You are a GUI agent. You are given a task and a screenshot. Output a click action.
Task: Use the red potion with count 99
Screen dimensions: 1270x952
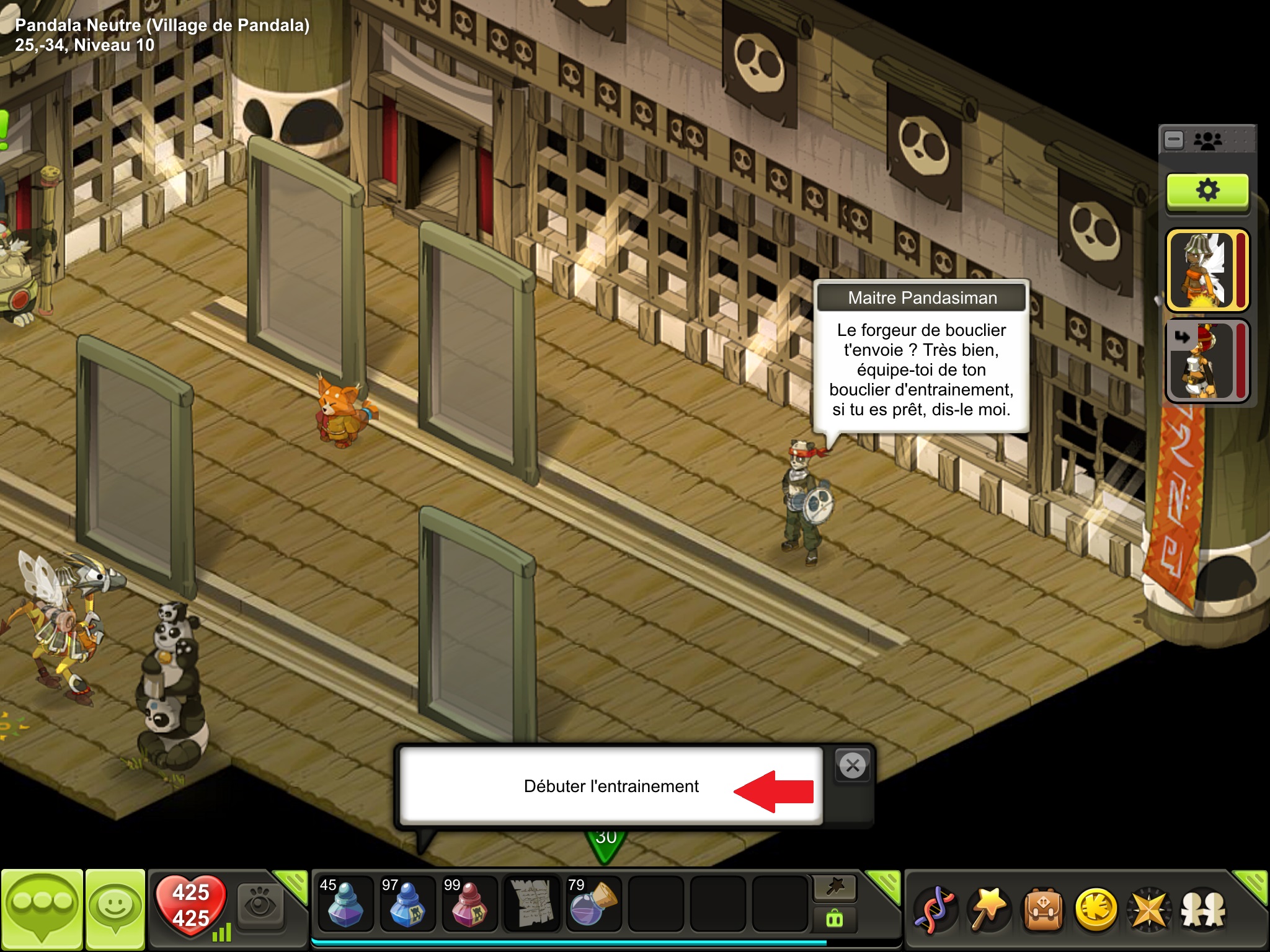tap(469, 904)
